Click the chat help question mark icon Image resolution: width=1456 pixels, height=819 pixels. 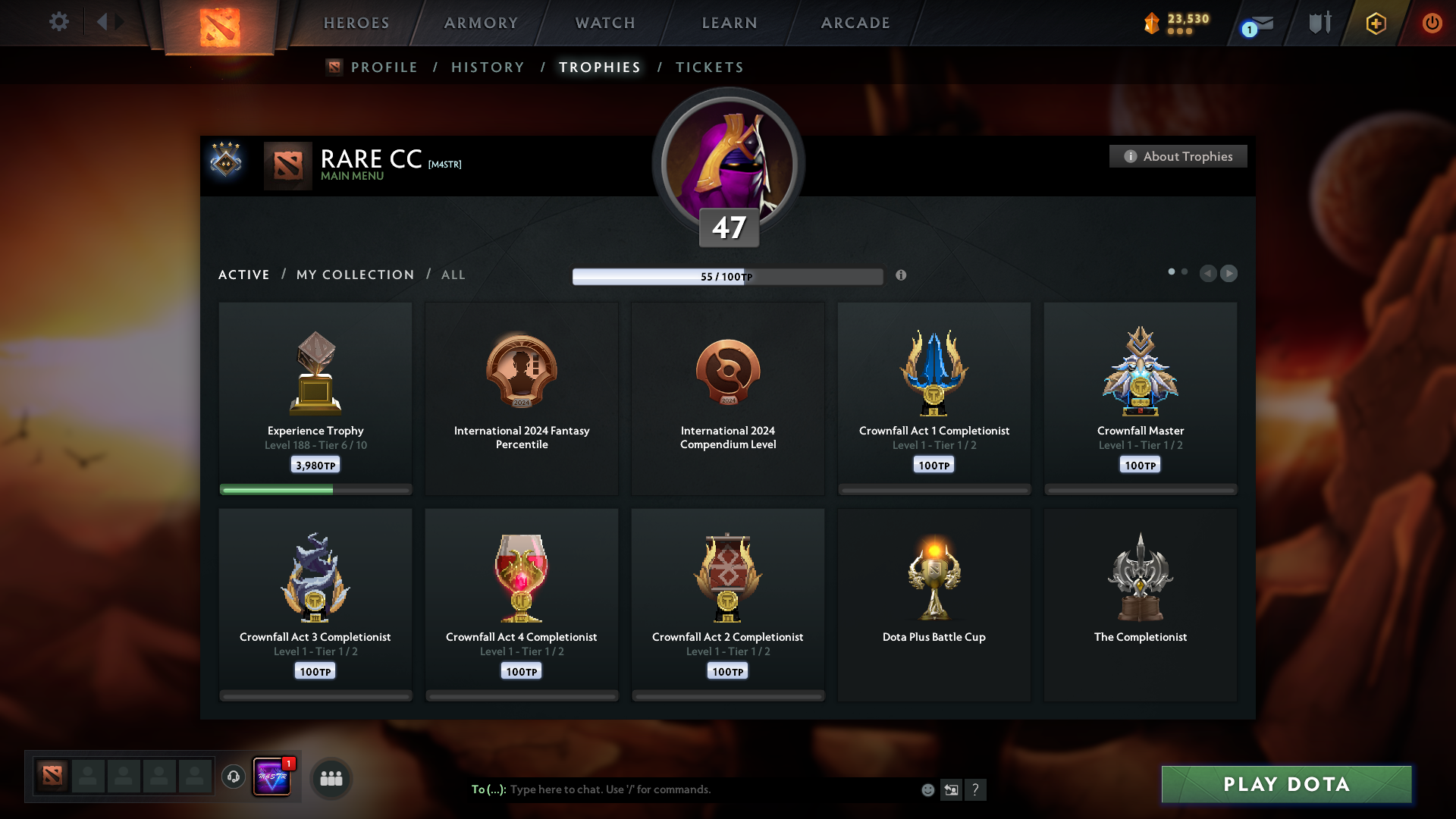[977, 789]
